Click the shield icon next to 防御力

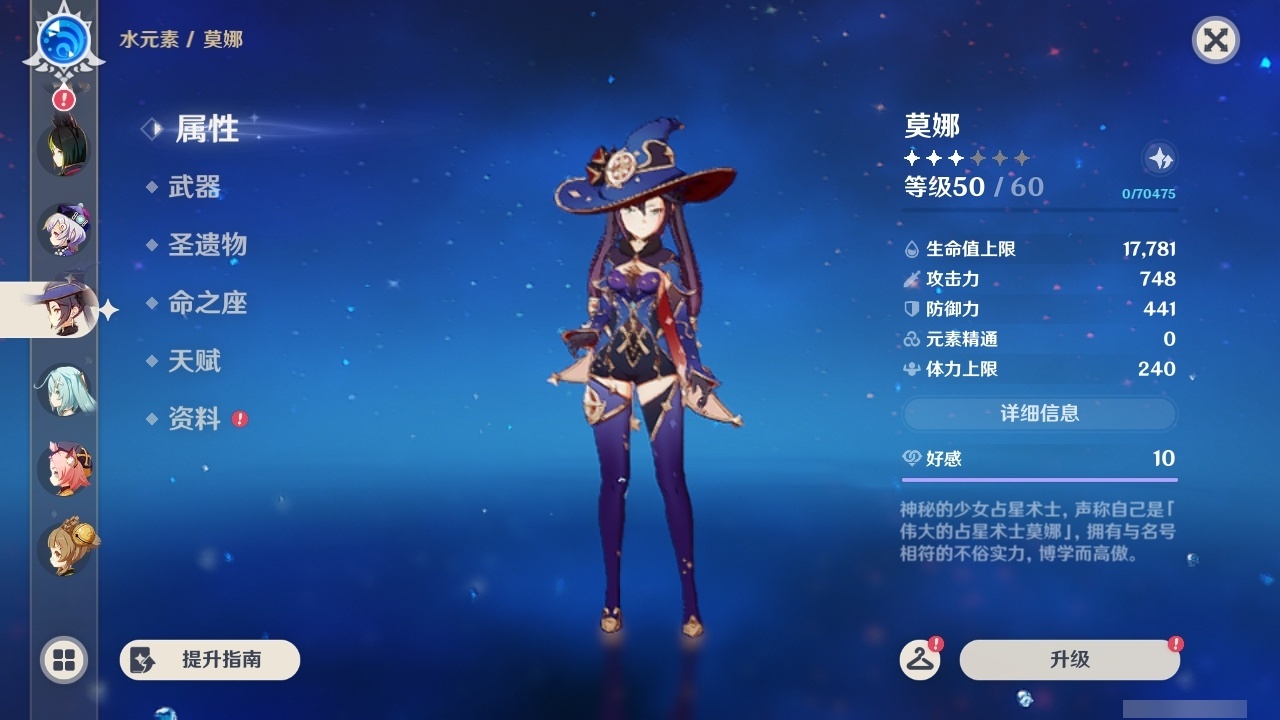(x=910, y=309)
